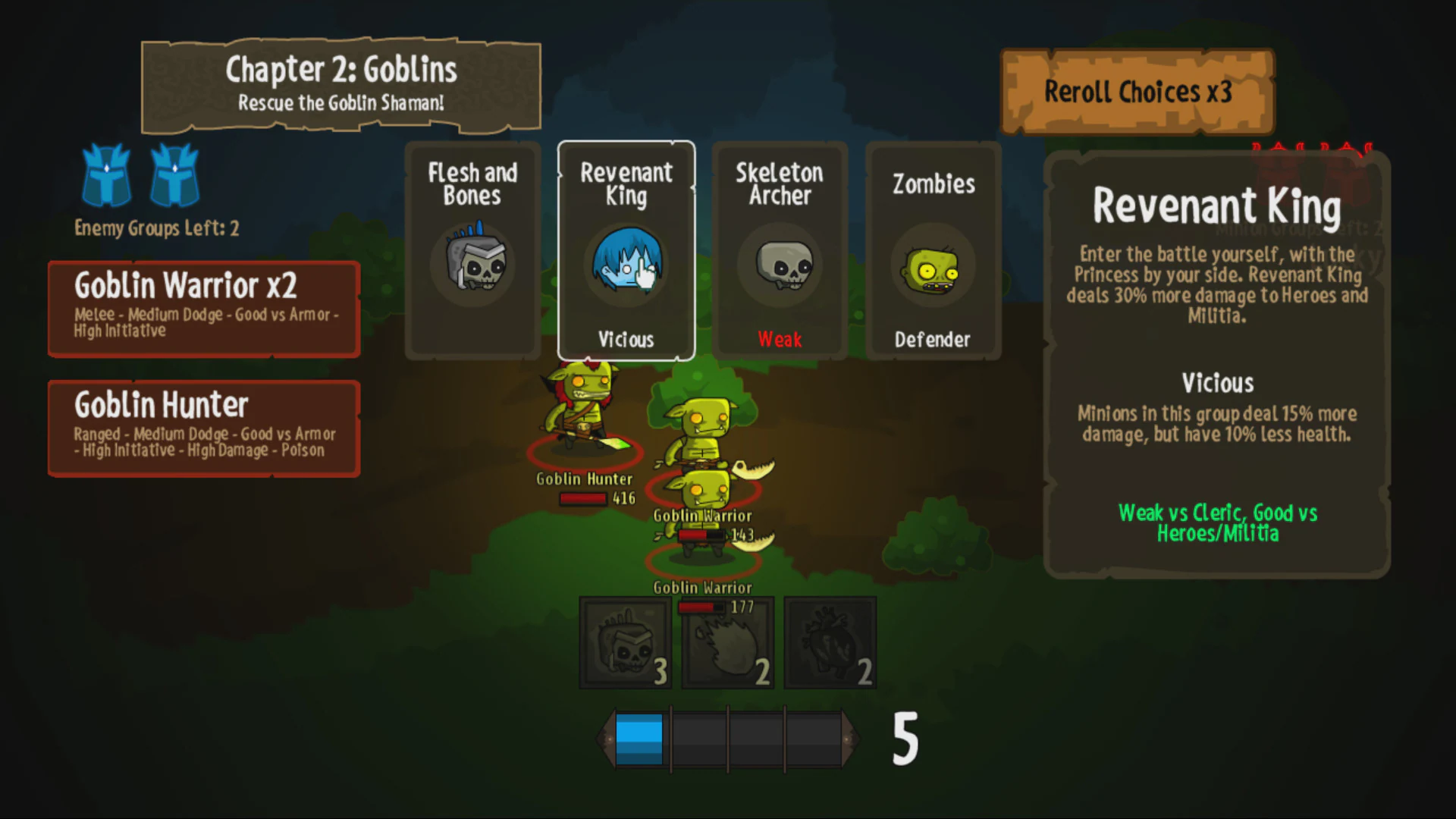Click the blue filled segment of the bar
Viewport: 1456px width, 819px height.
639,738
